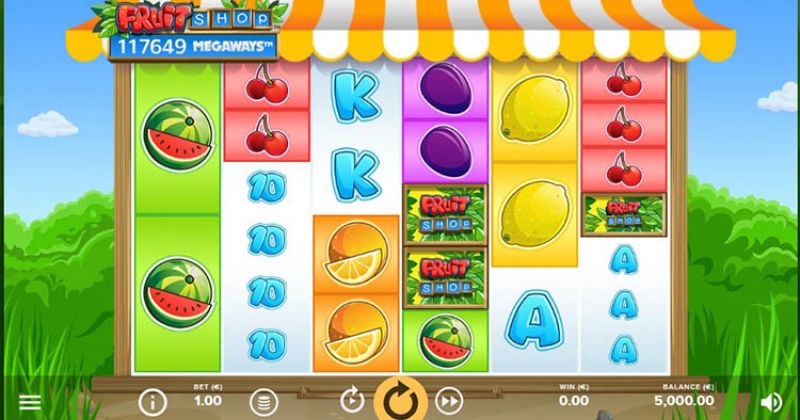Mute the sound with the speaker icon
The image size is (800, 420).
click(770, 402)
